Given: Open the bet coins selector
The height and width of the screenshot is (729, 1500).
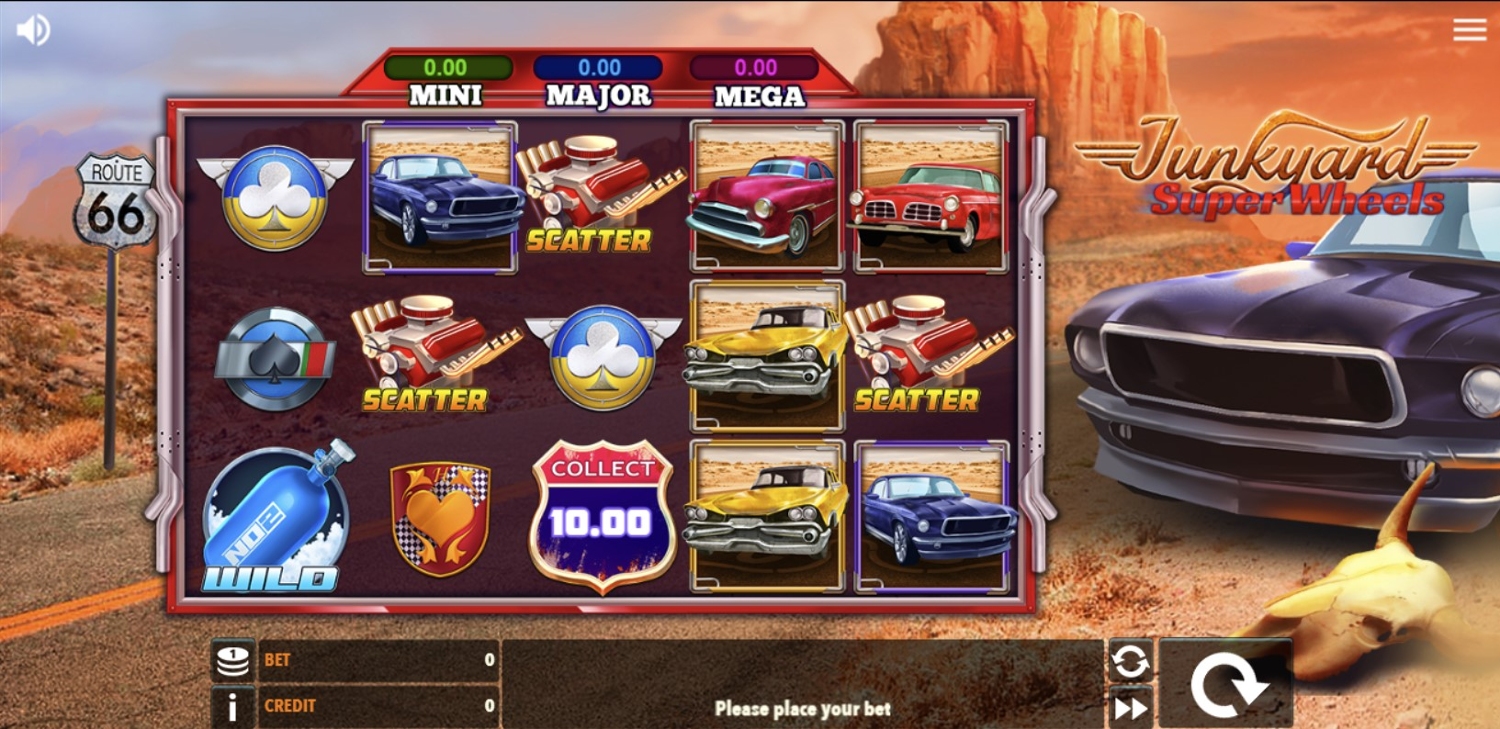Looking at the screenshot, I should click(233, 661).
